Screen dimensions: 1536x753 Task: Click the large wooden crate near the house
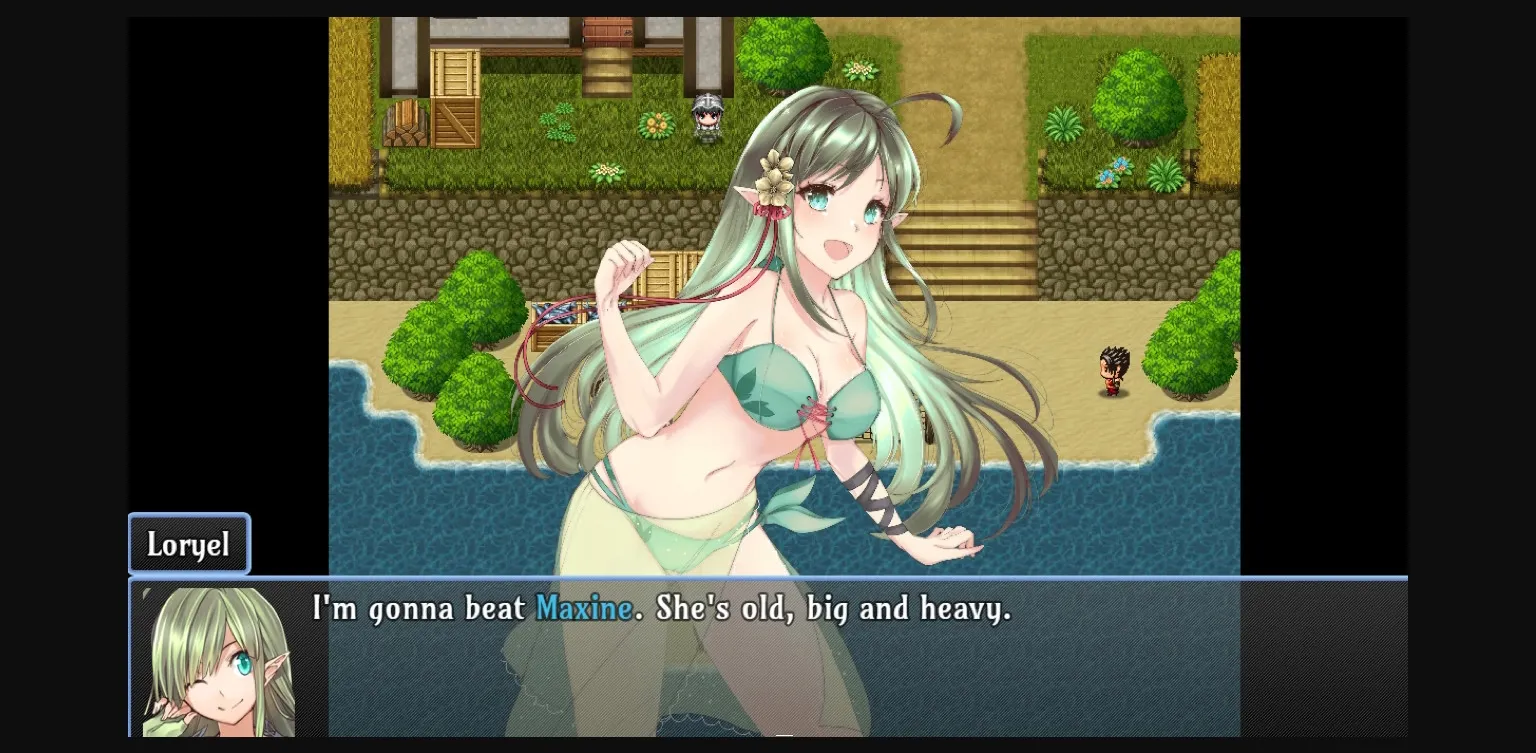pyautogui.click(x=457, y=95)
